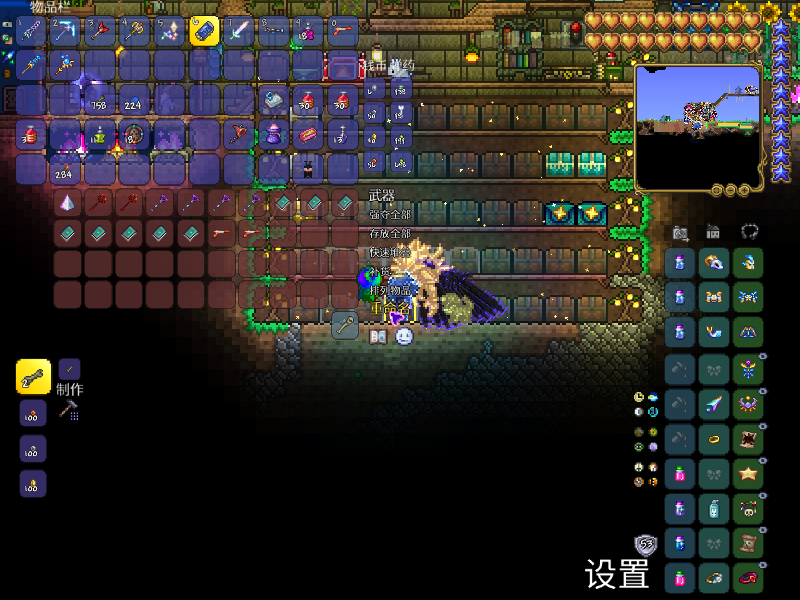Select 重命名 (Rename) for the chest
The width and height of the screenshot is (800, 600).
tap(389, 310)
